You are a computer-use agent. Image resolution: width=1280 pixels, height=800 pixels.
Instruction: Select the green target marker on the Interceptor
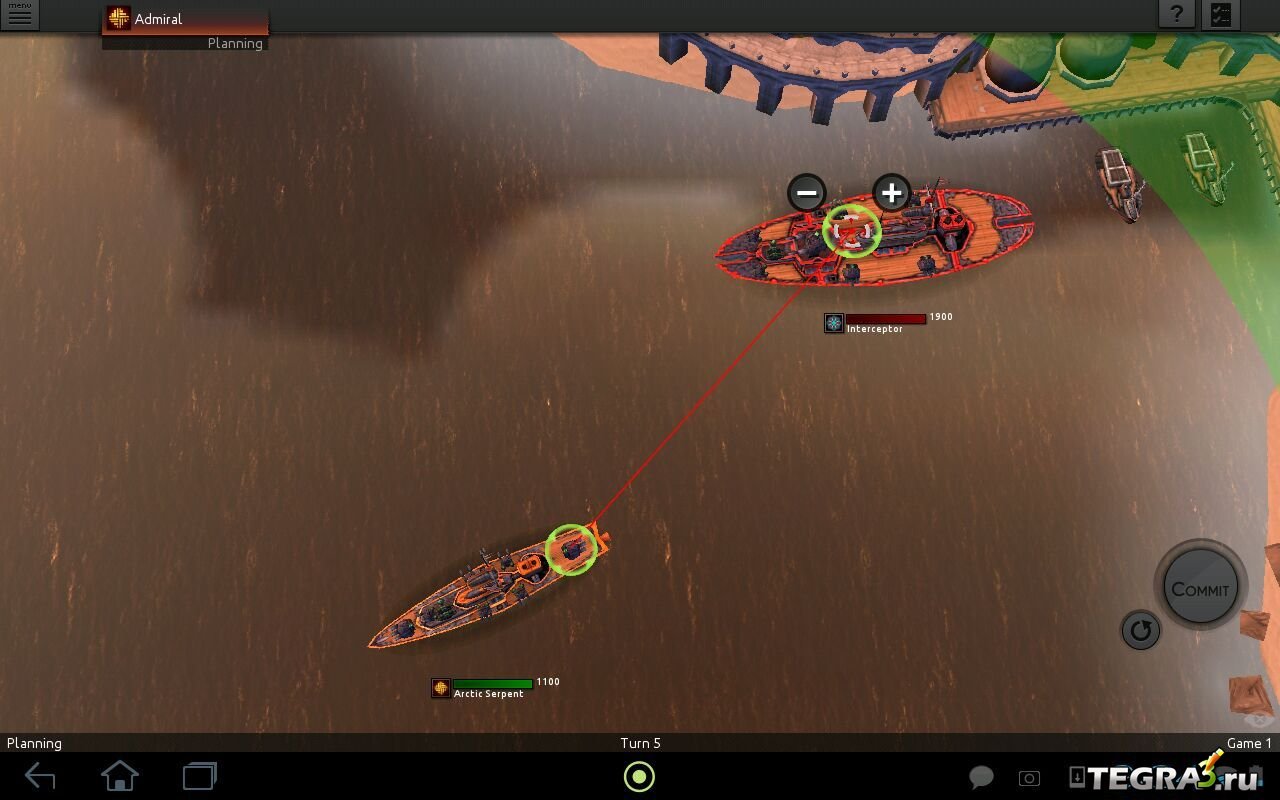click(851, 231)
